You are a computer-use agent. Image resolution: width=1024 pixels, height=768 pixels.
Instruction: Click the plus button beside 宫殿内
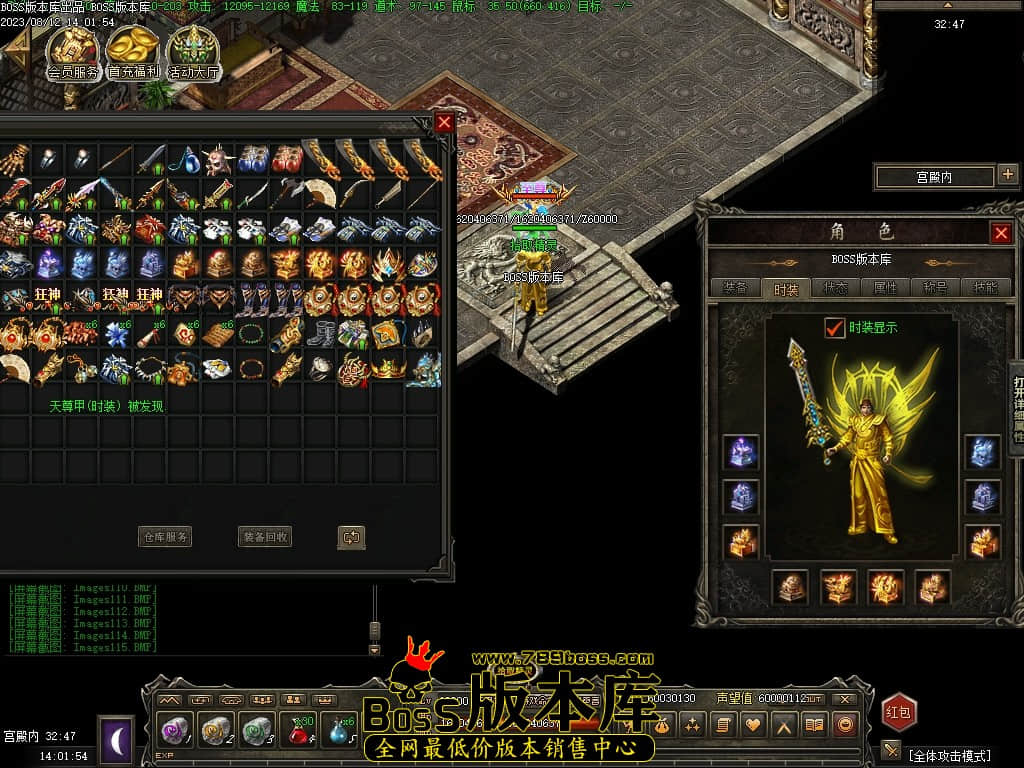click(x=1006, y=176)
